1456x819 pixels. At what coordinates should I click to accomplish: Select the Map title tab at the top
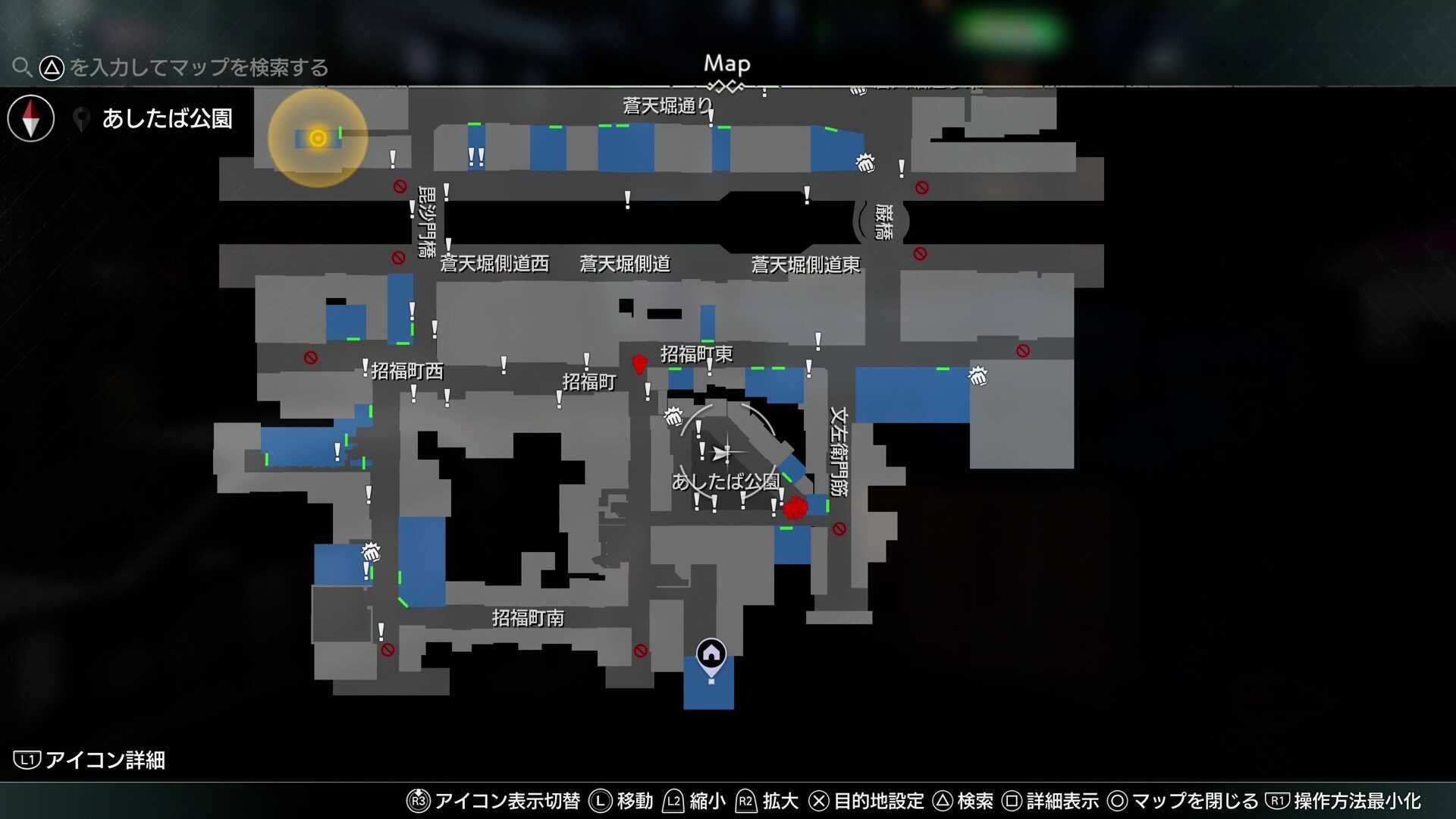pos(726,64)
